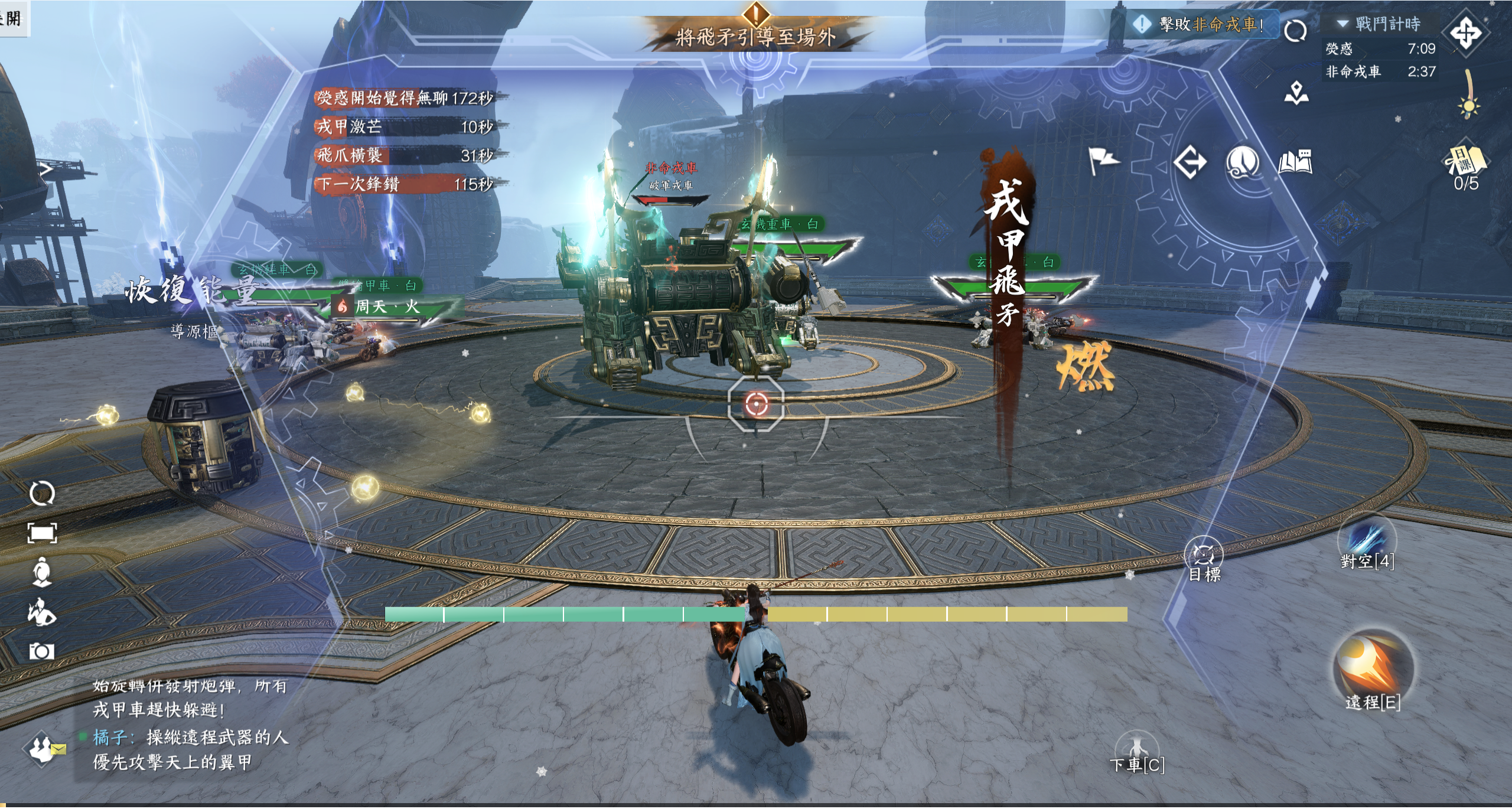Open the character gesture emote icon

point(41,611)
